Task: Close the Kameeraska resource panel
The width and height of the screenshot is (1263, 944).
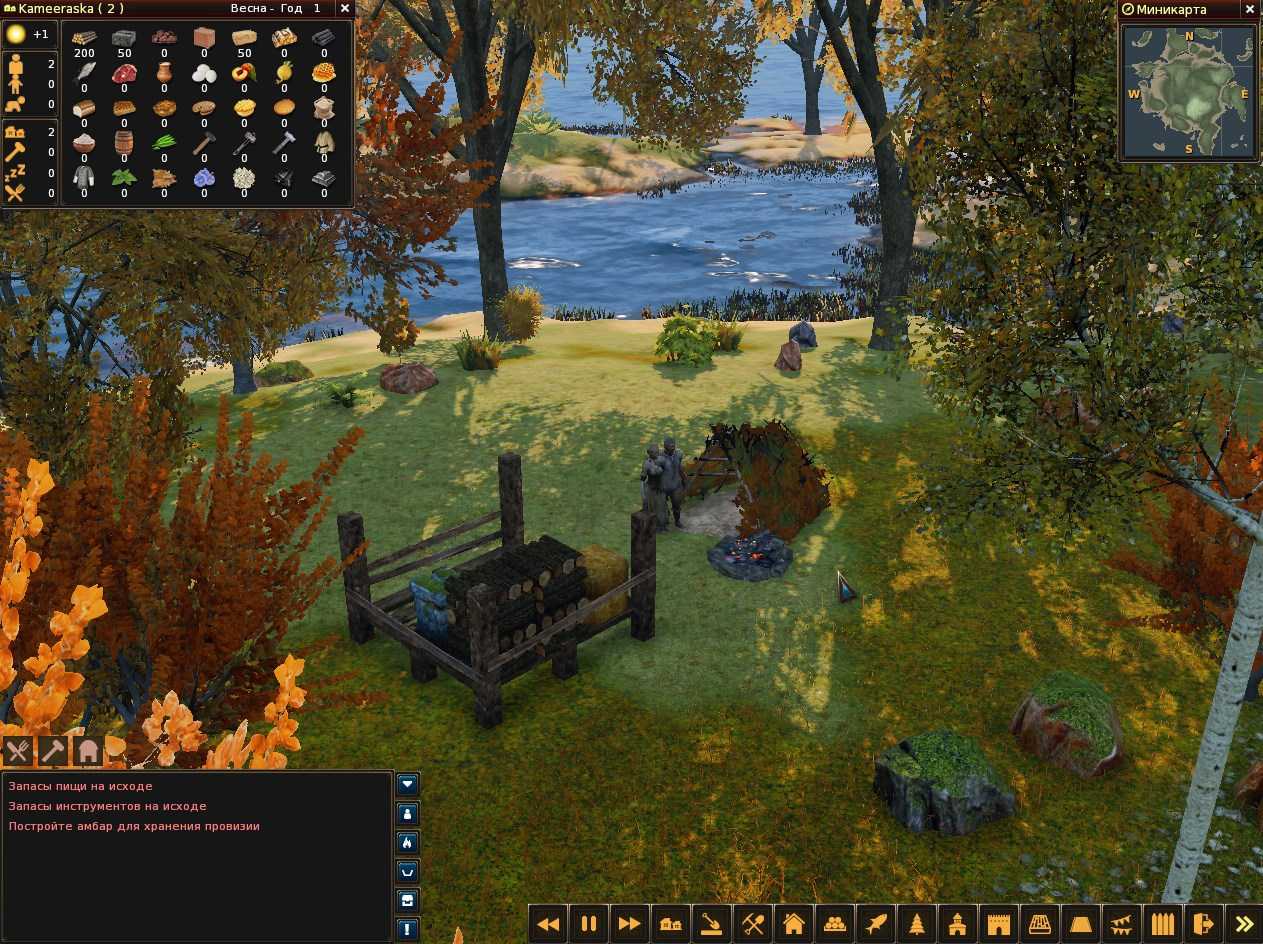Action: pyautogui.click(x=345, y=8)
